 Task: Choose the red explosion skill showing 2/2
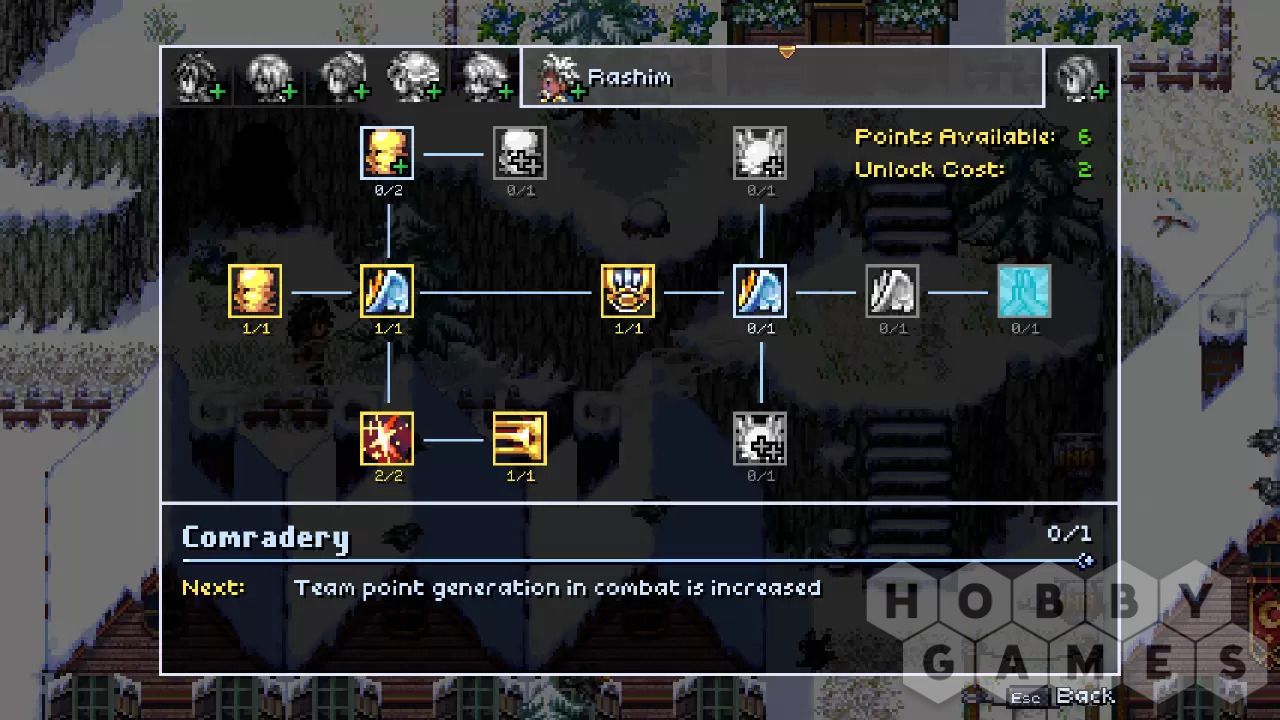pos(387,438)
